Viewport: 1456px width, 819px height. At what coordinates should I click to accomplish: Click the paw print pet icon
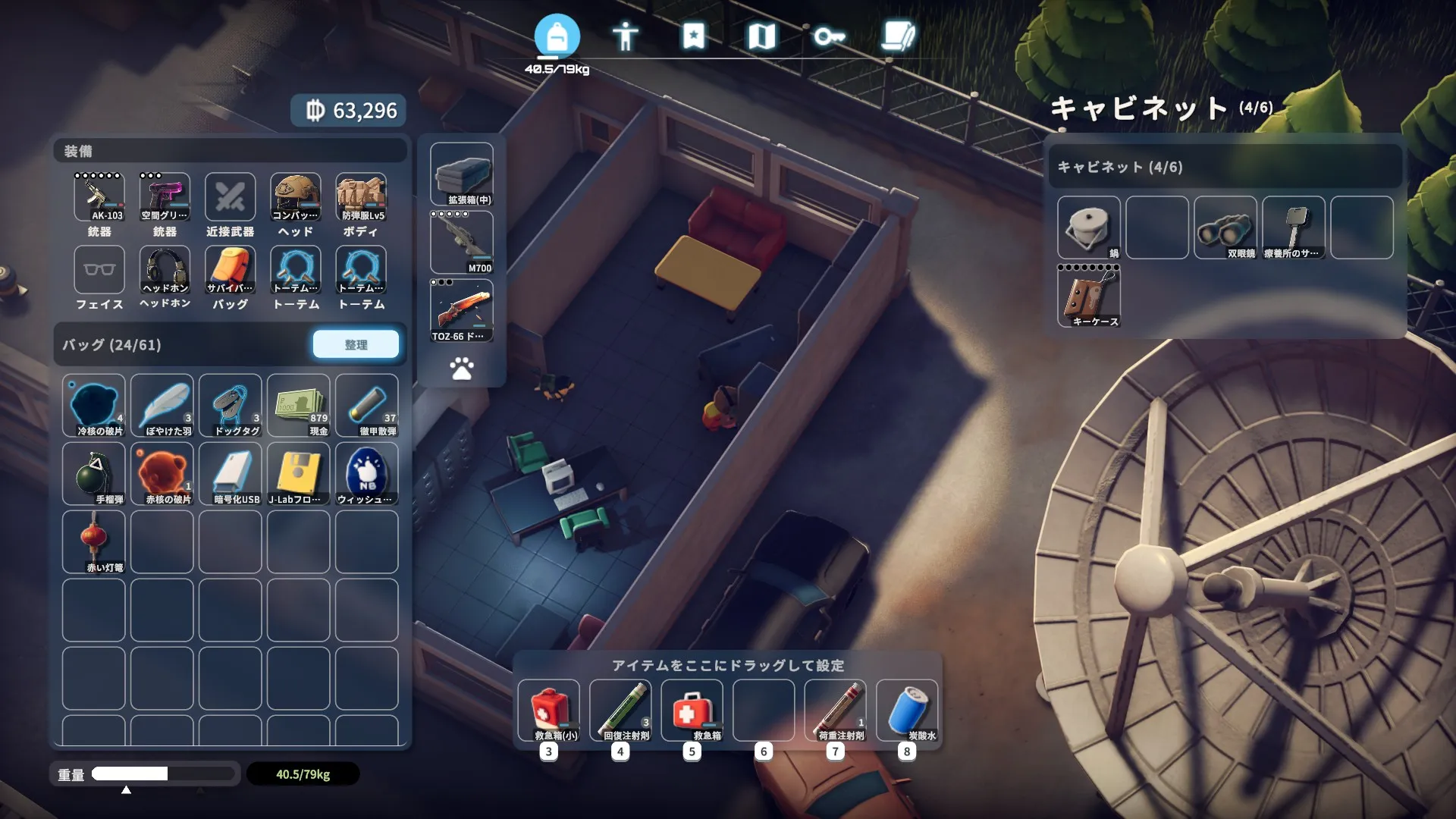pos(461,369)
